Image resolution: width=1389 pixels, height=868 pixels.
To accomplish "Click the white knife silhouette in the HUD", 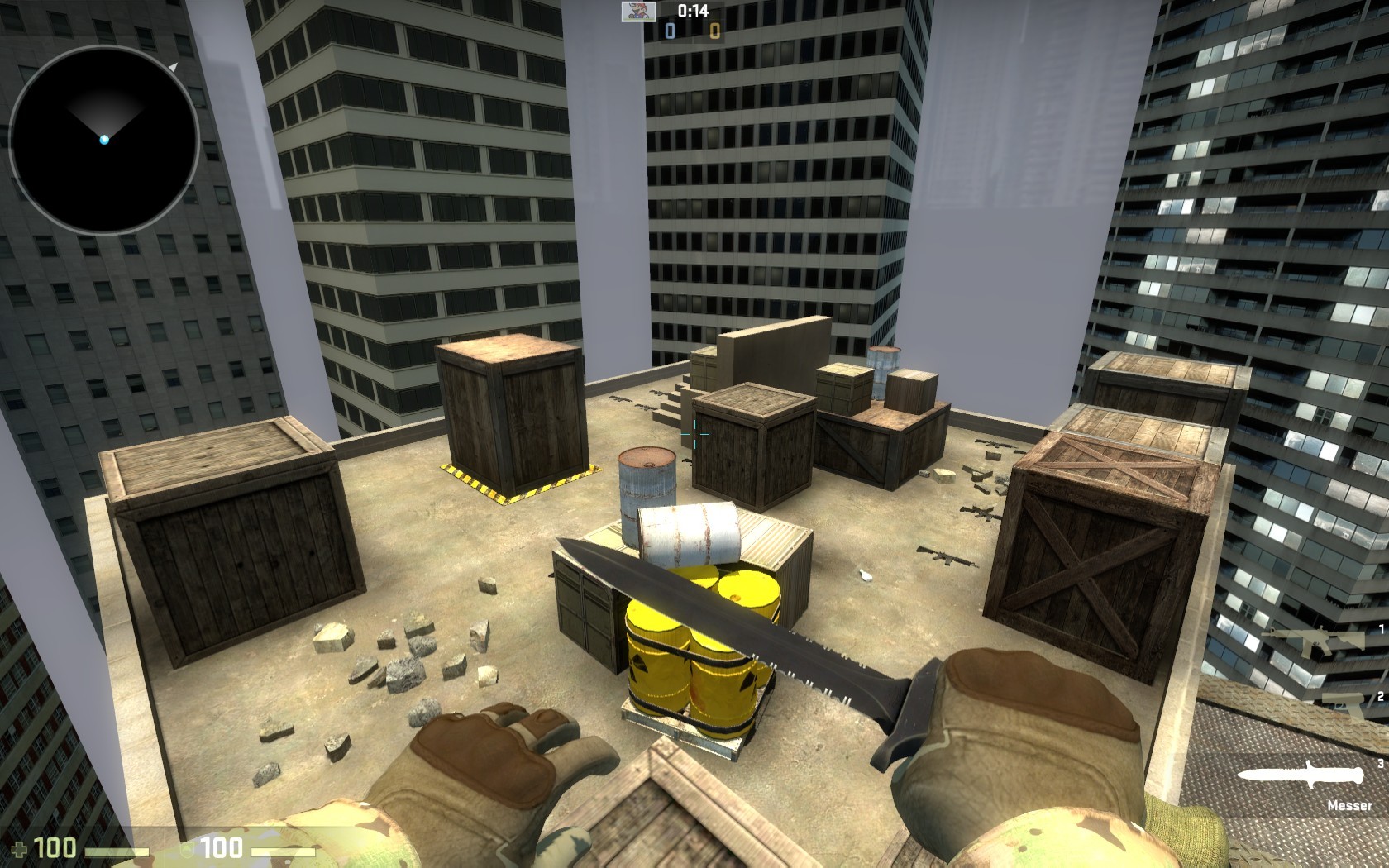I will 1301,775.
